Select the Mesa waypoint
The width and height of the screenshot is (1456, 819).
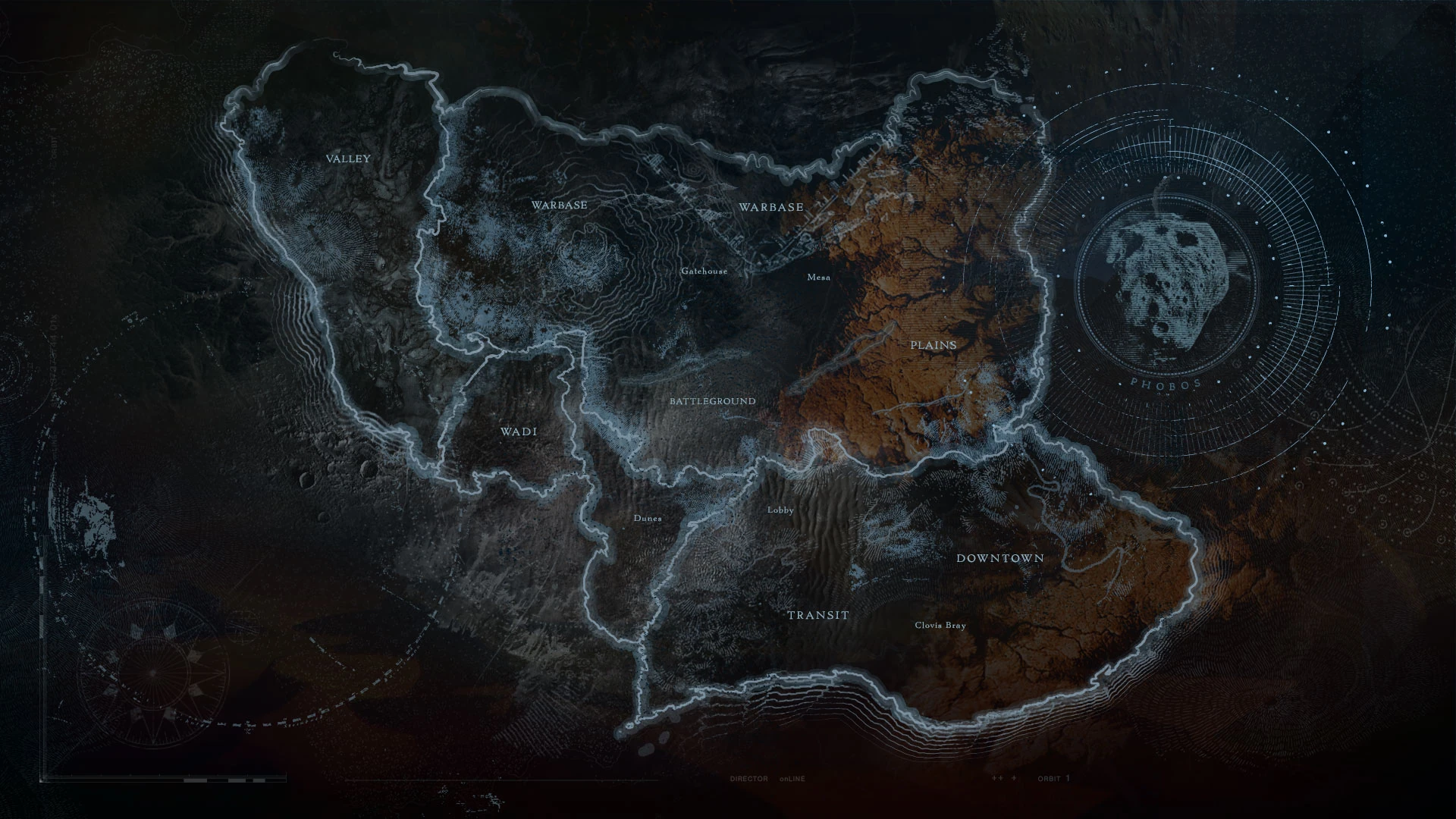tap(818, 278)
